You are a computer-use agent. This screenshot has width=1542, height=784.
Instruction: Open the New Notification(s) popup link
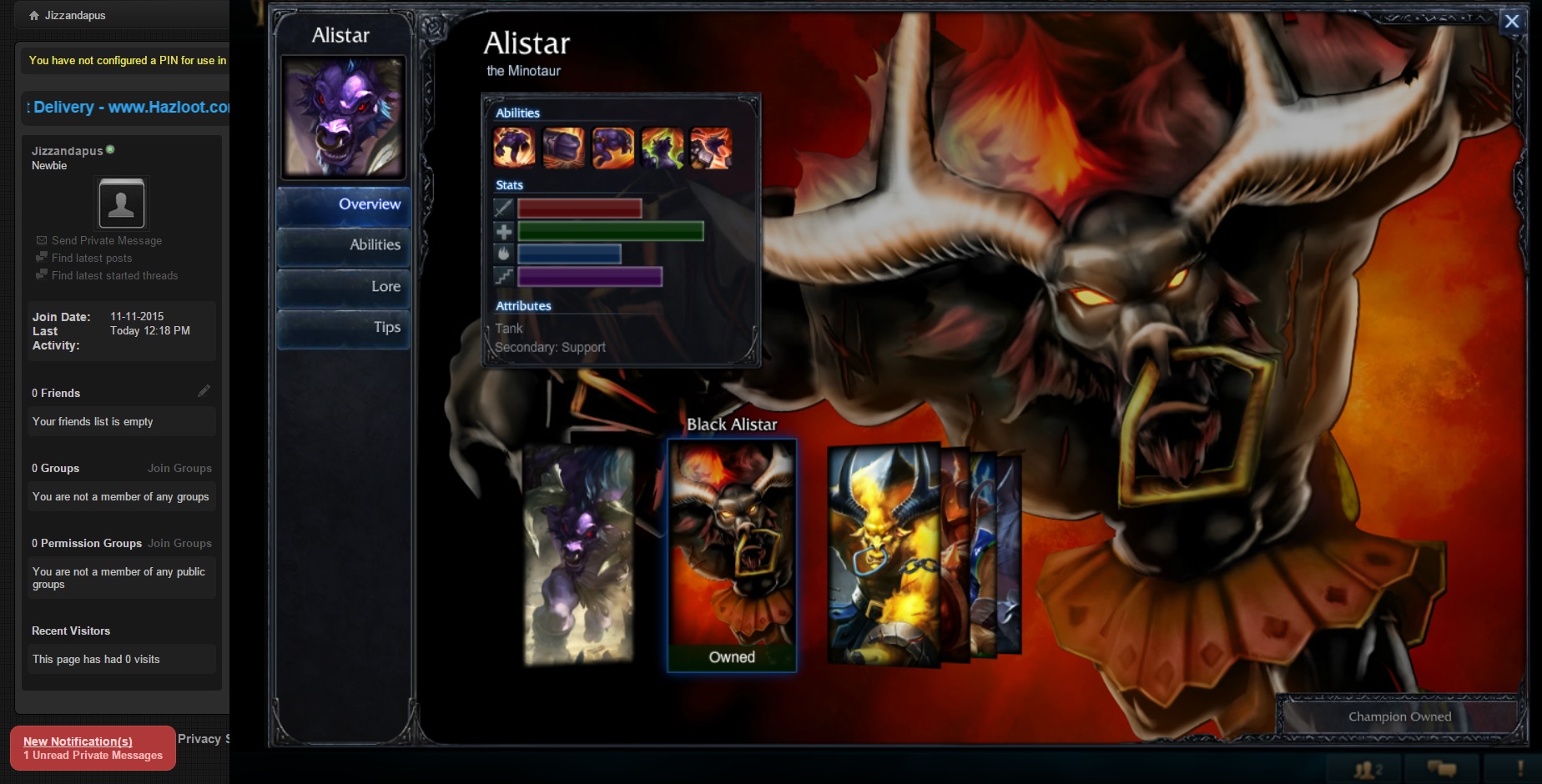tap(78, 741)
